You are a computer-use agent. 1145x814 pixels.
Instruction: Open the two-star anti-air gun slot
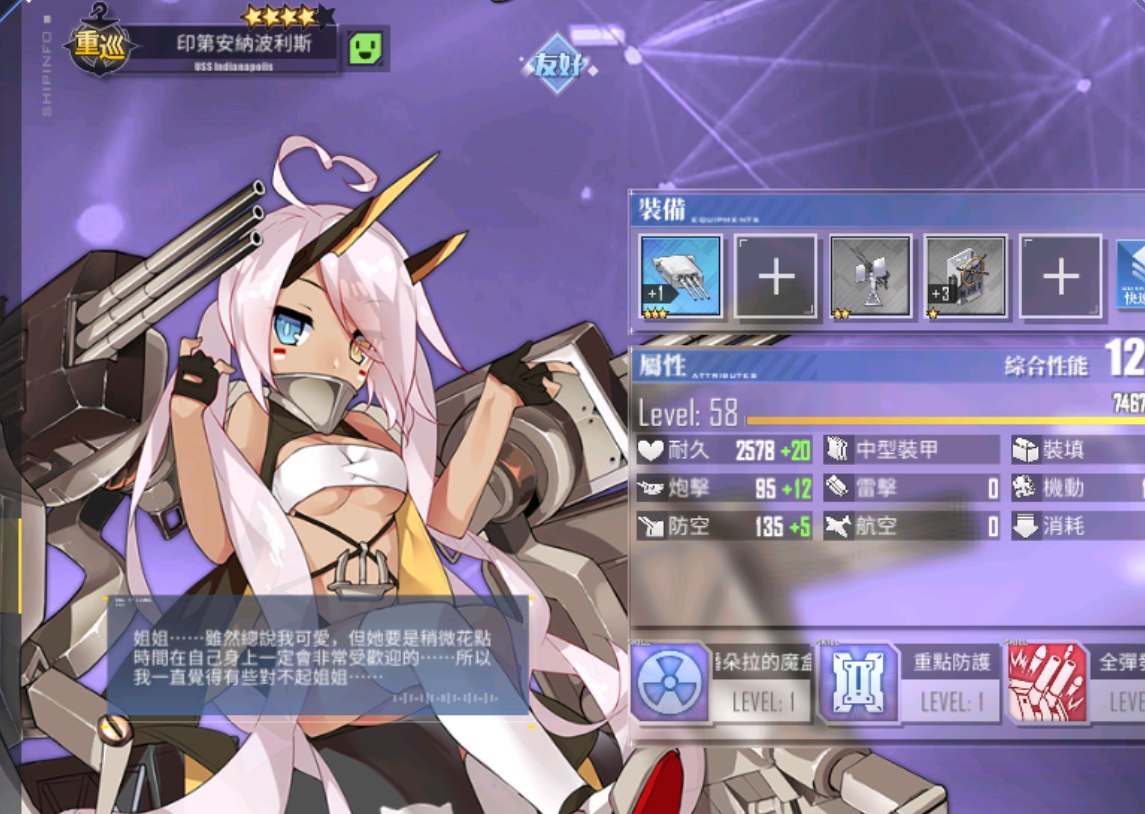click(870, 276)
